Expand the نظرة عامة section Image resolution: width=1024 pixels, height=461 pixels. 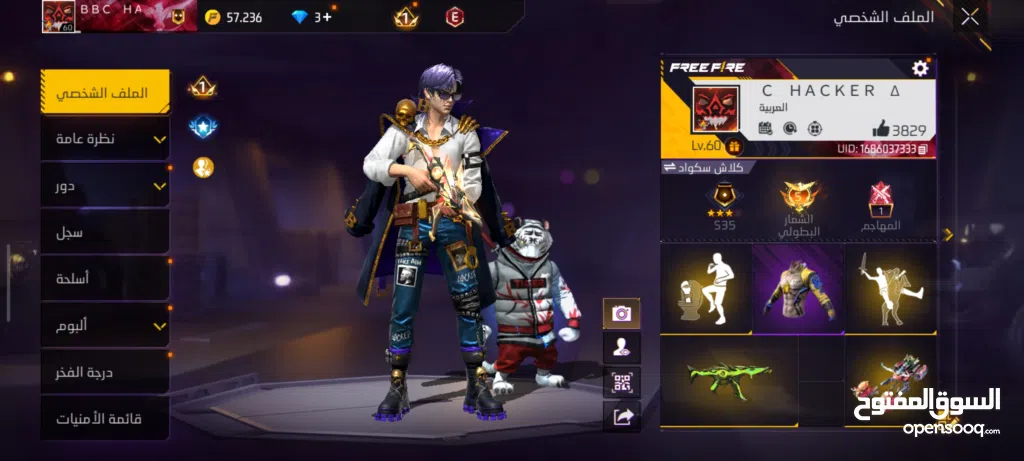(x=105, y=139)
